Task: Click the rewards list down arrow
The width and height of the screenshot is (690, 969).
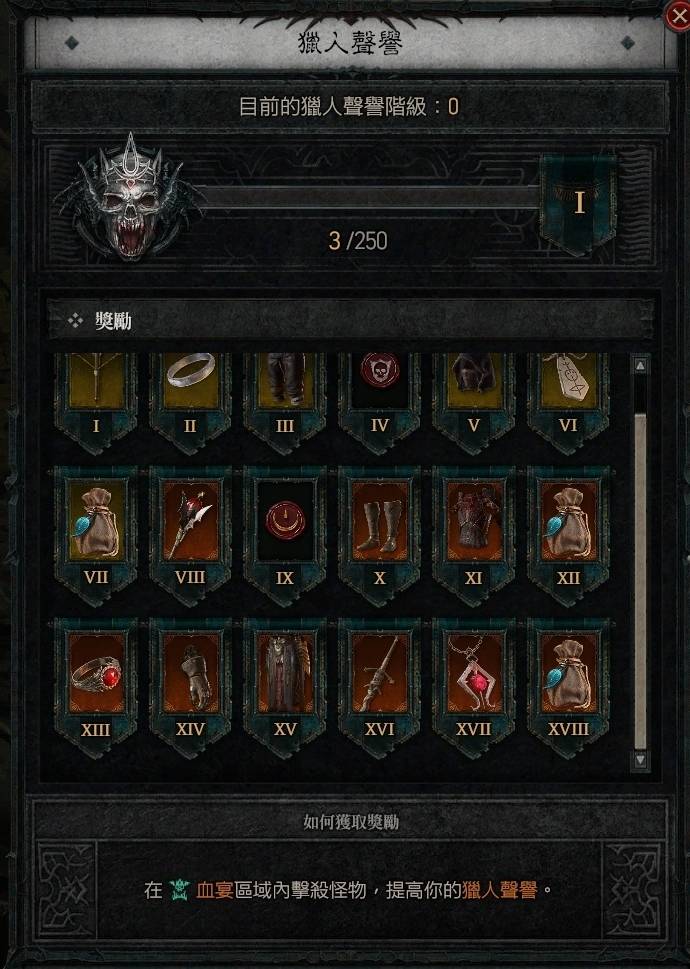Action: click(x=641, y=761)
